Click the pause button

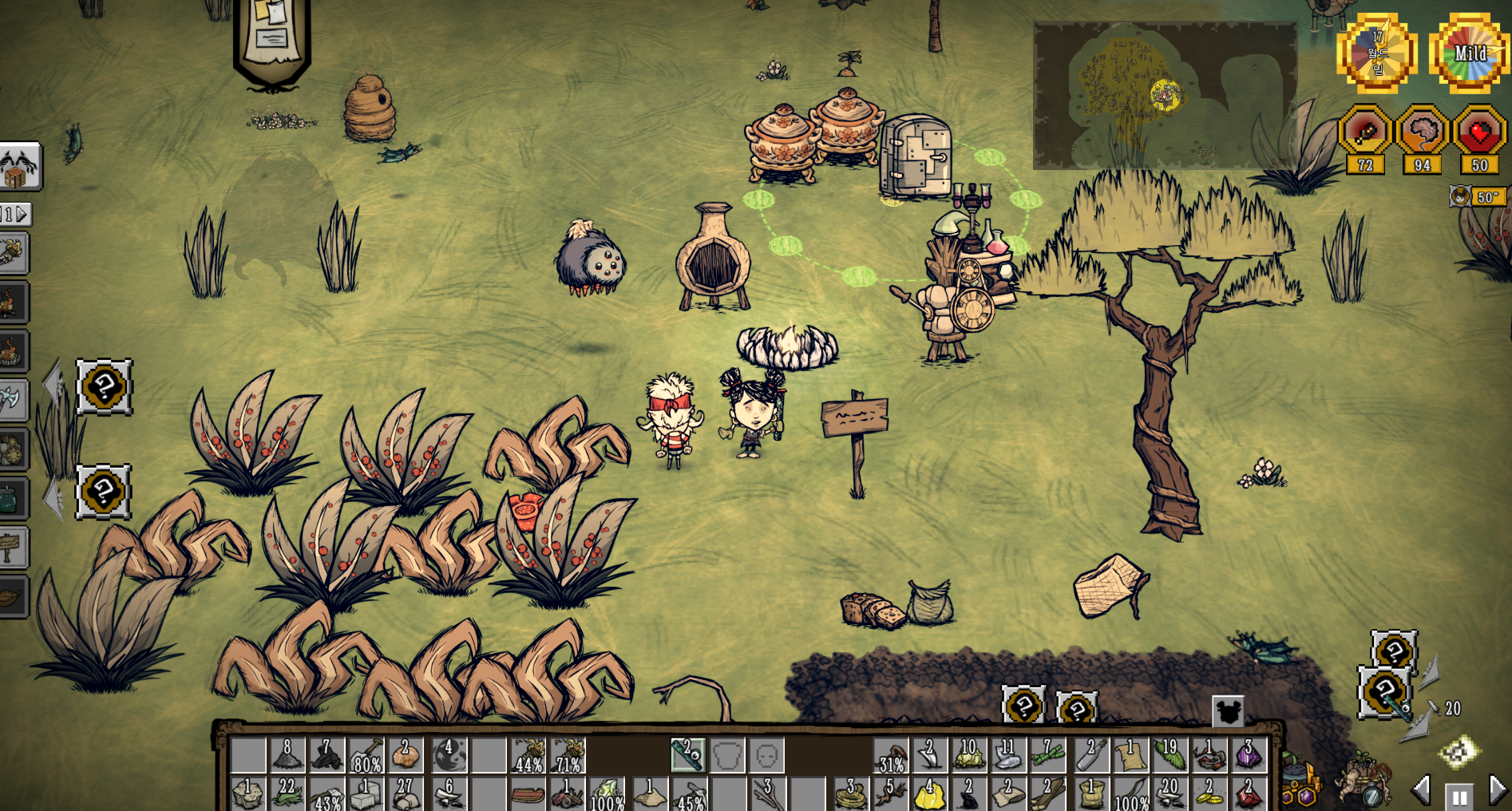[1459, 796]
